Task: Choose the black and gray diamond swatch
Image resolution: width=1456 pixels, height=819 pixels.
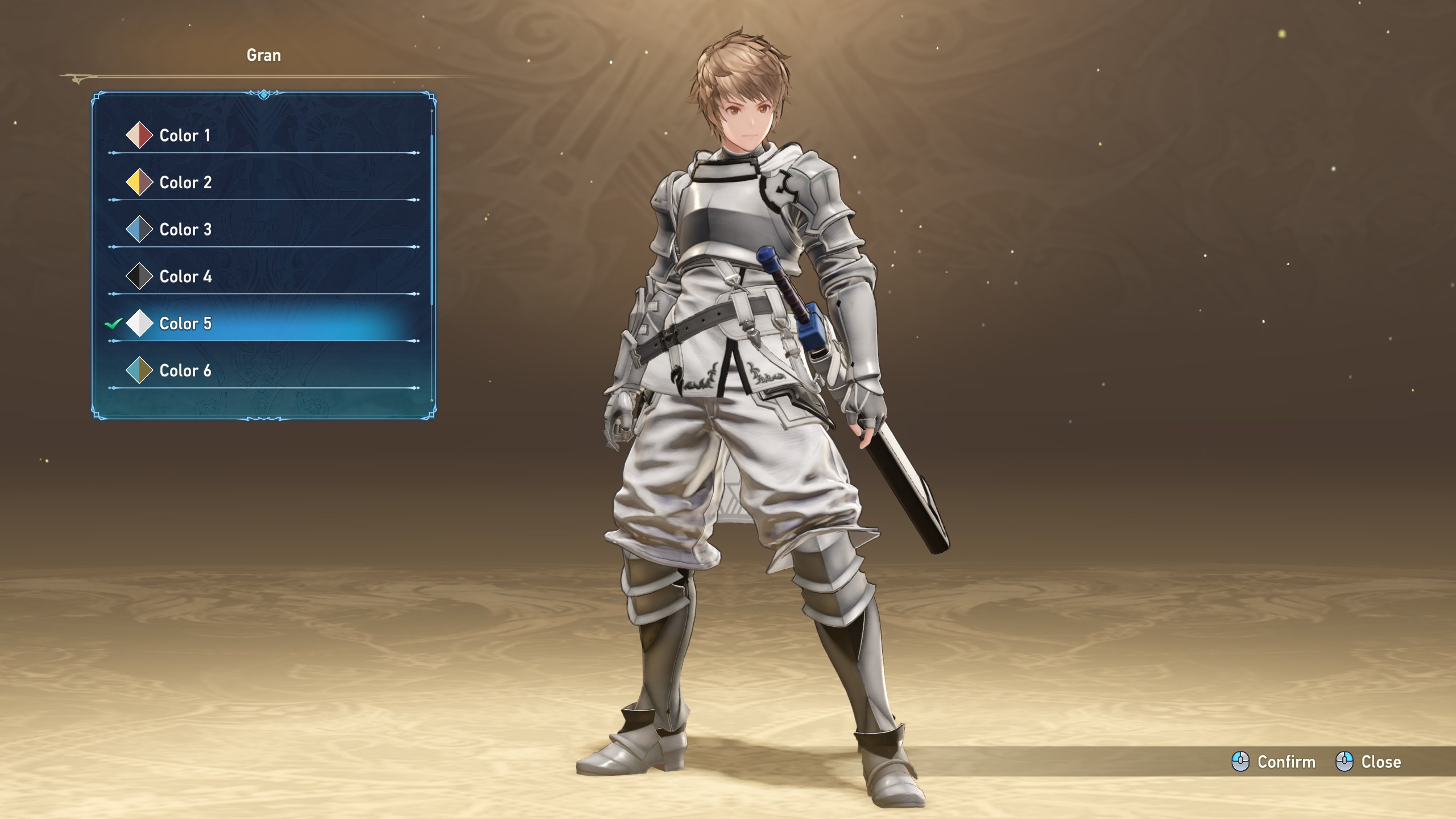Action: tap(139, 276)
